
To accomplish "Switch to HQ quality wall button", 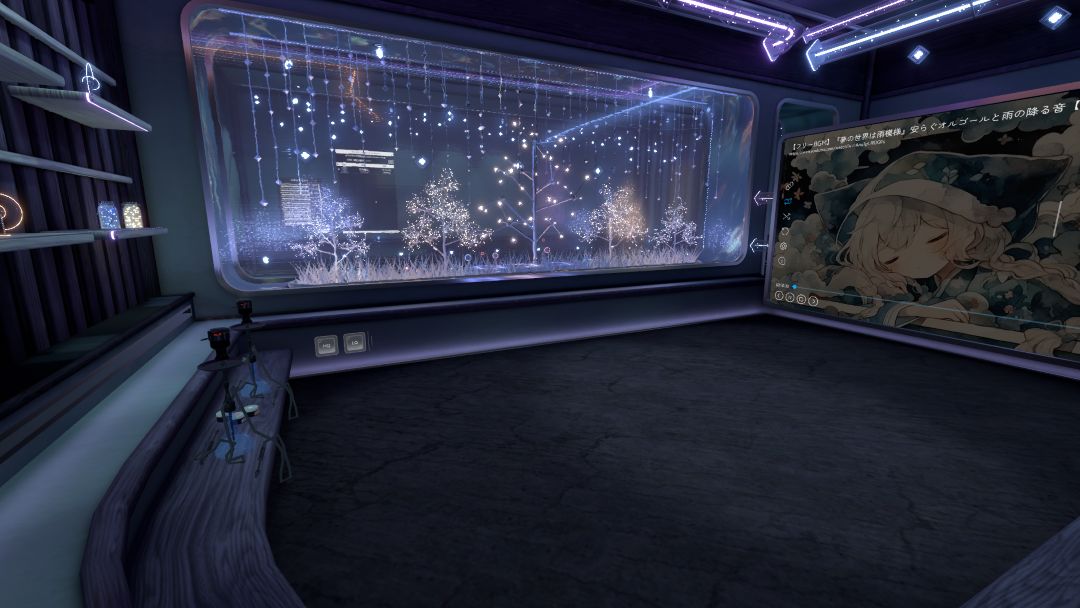I will click(x=326, y=346).
